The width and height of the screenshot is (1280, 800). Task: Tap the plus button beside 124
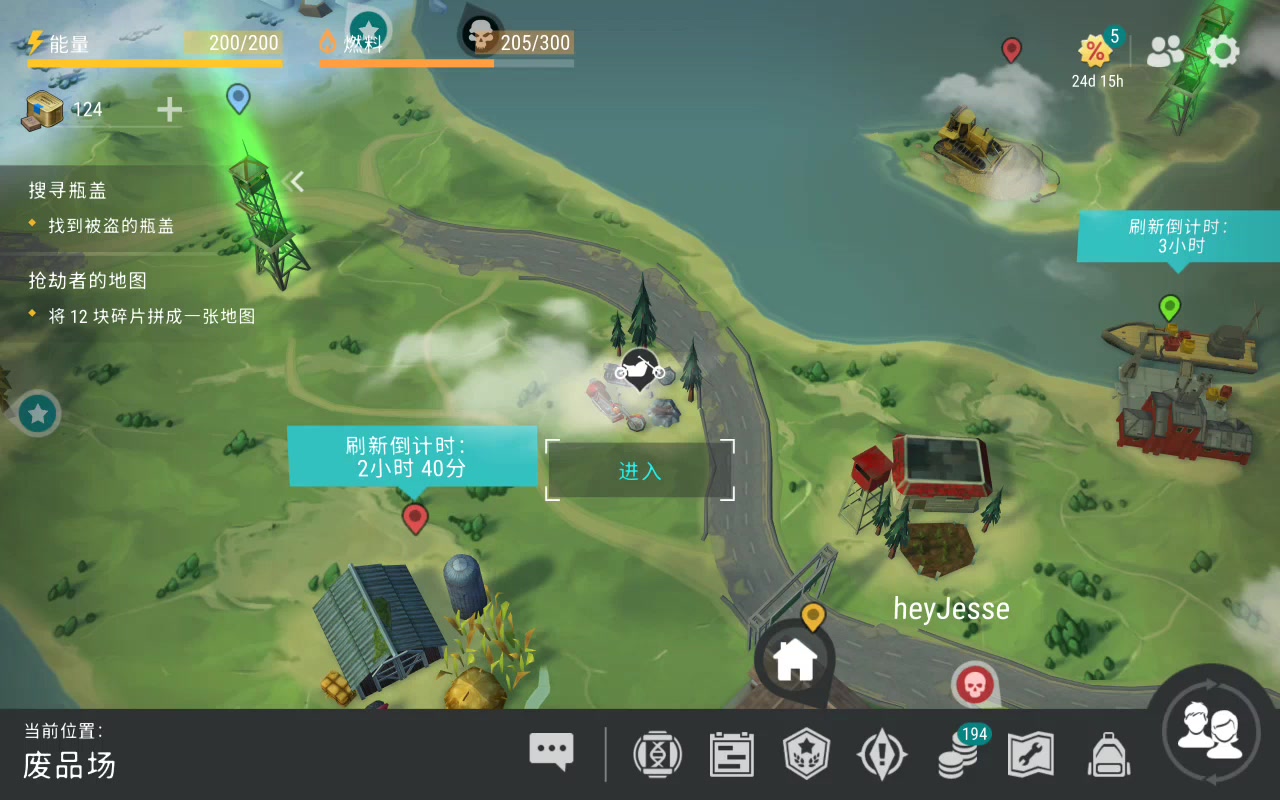169,109
